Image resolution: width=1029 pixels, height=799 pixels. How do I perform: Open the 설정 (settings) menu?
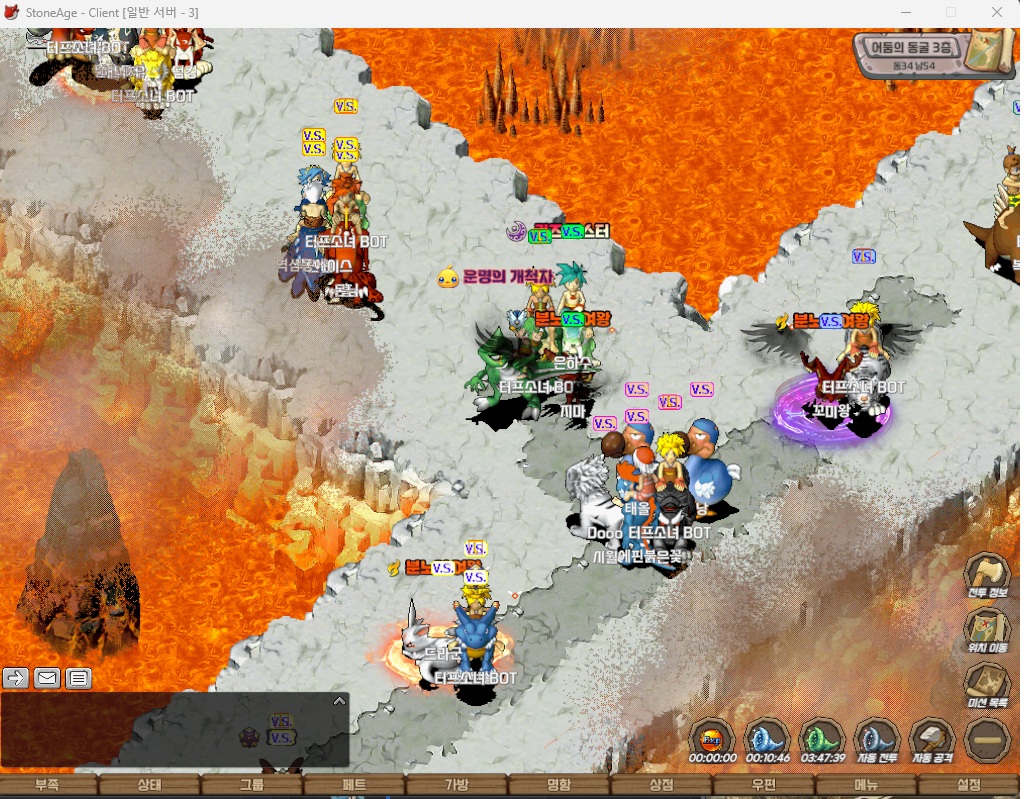point(968,786)
